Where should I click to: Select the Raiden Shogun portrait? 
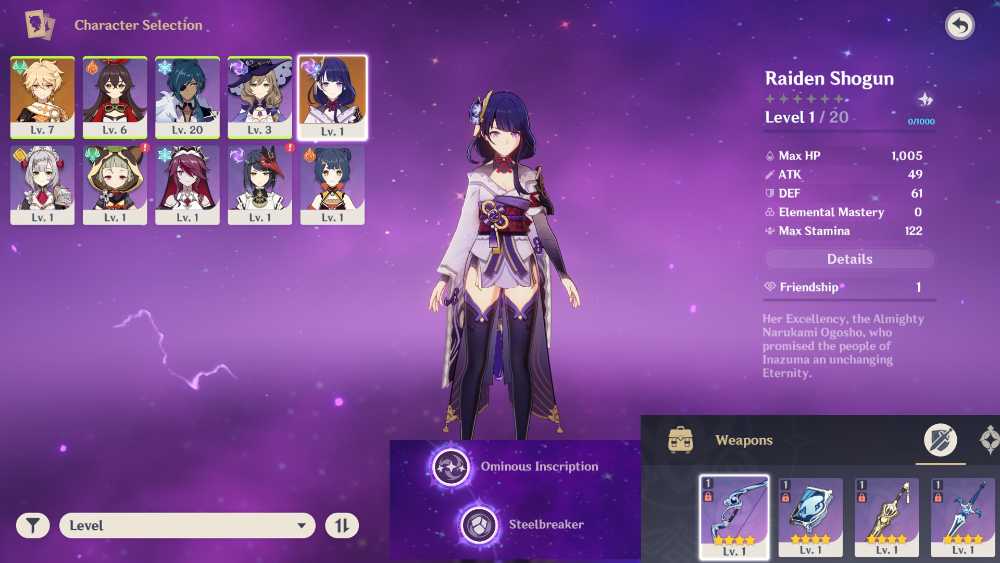tap(332, 96)
